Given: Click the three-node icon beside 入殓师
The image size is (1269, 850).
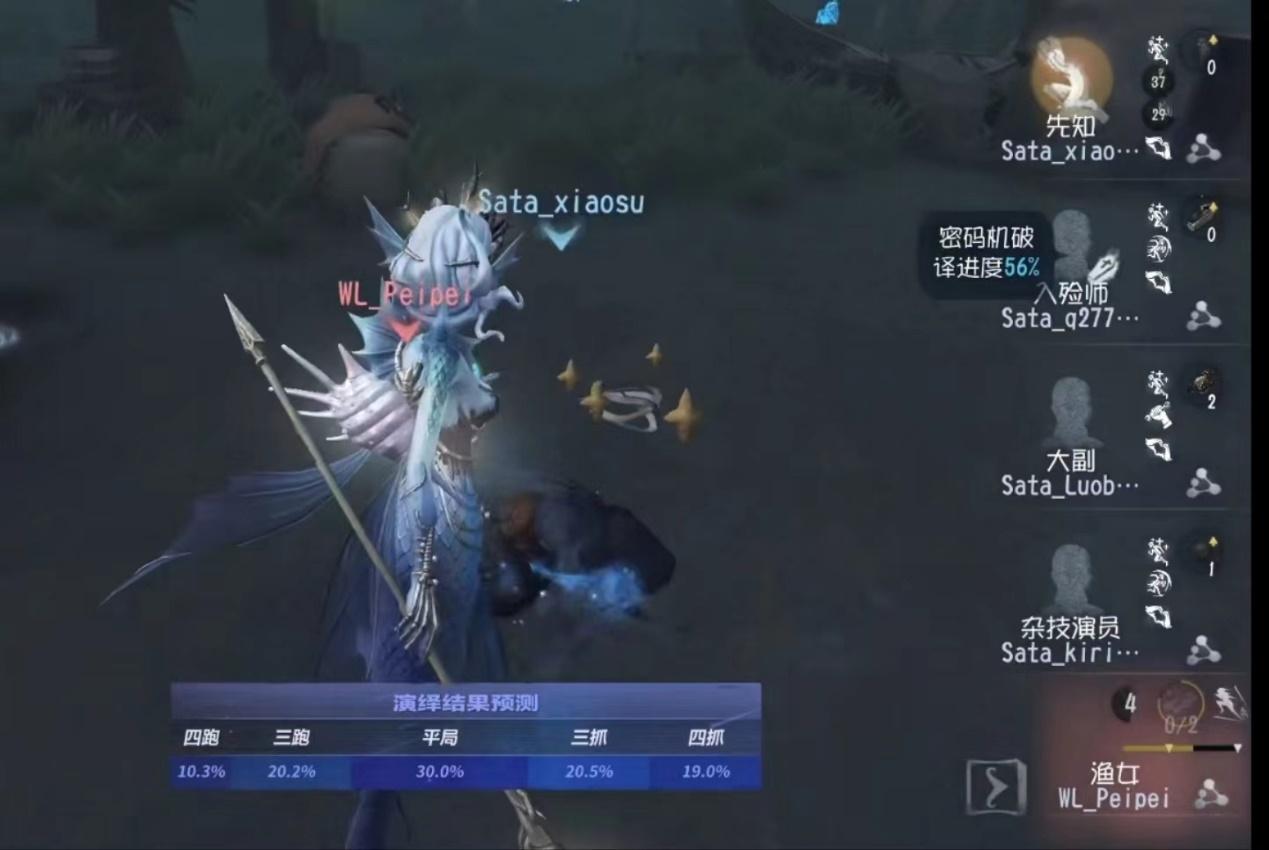Looking at the screenshot, I should [1203, 317].
